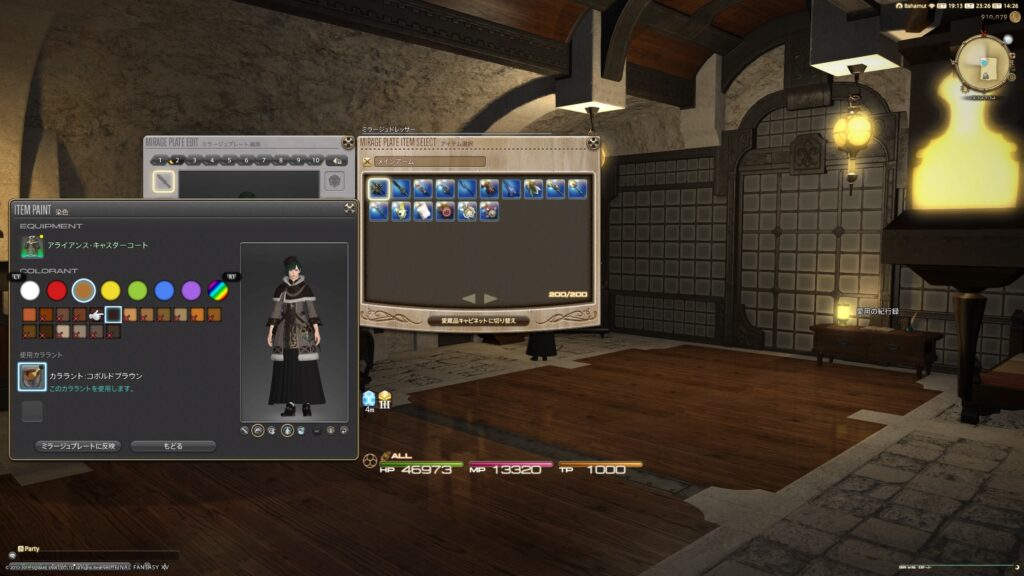
Task: Select the first weapon in the item list
Action: pyautogui.click(x=379, y=188)
